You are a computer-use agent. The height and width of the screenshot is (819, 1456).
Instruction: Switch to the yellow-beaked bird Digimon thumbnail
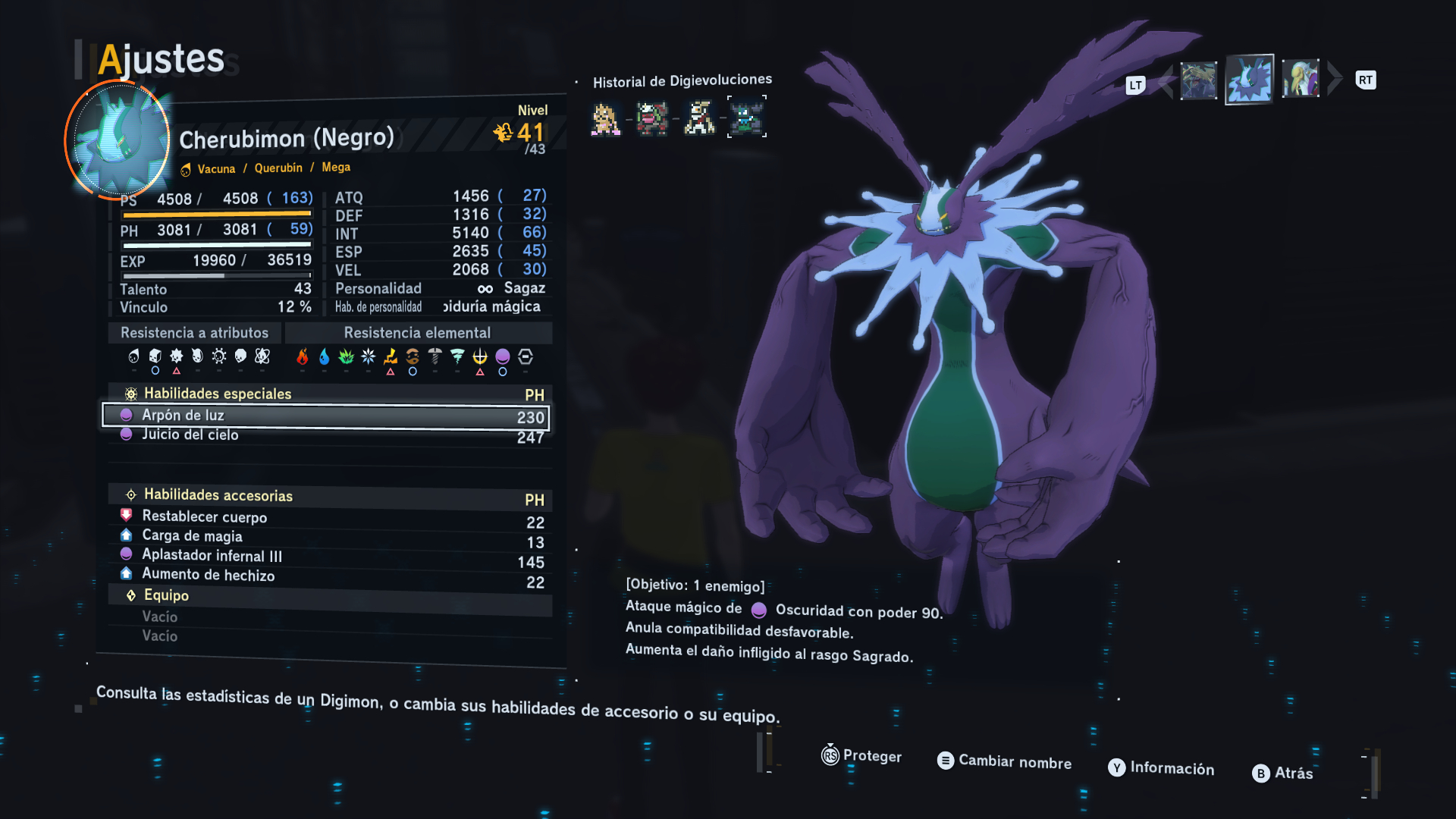click(x=1301, y=79)
